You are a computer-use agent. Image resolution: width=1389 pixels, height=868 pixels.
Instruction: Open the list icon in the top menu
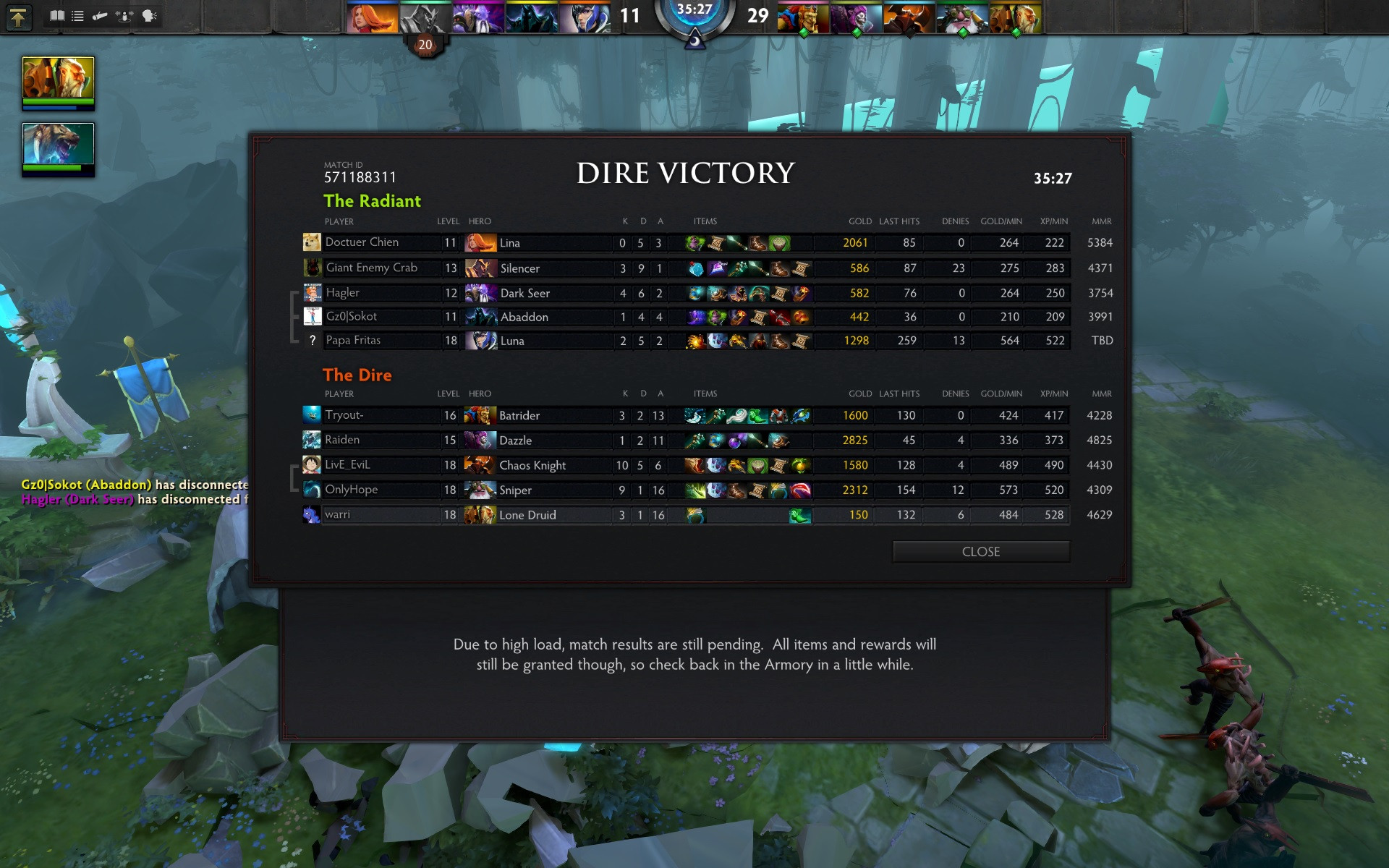tap(77, 15)
